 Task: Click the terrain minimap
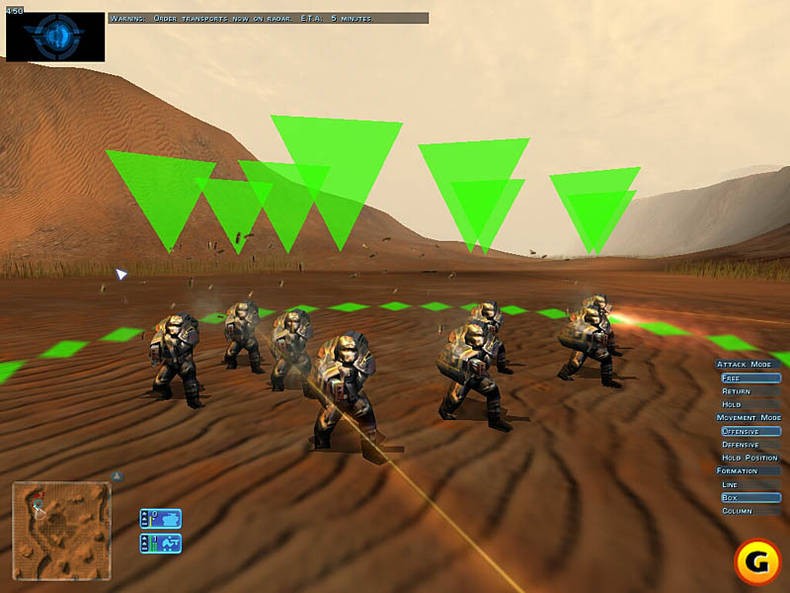(61, 517)
